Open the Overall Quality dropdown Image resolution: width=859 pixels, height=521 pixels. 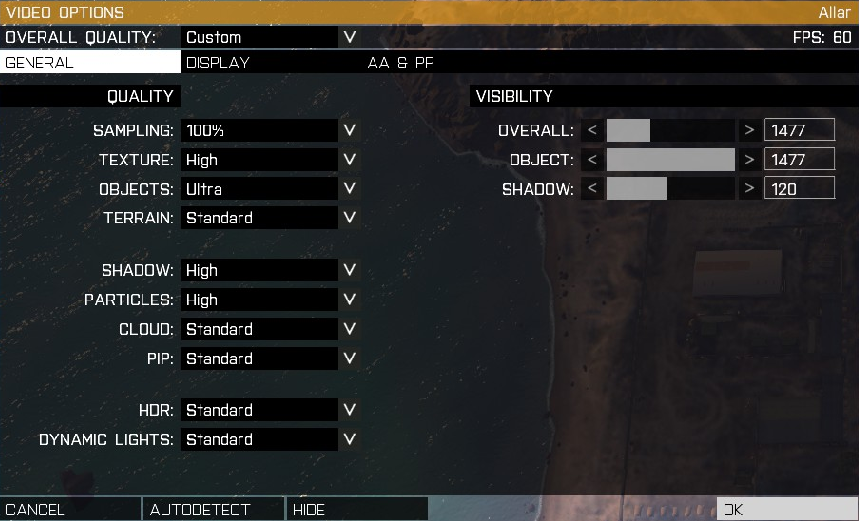(x=270, y=37)
